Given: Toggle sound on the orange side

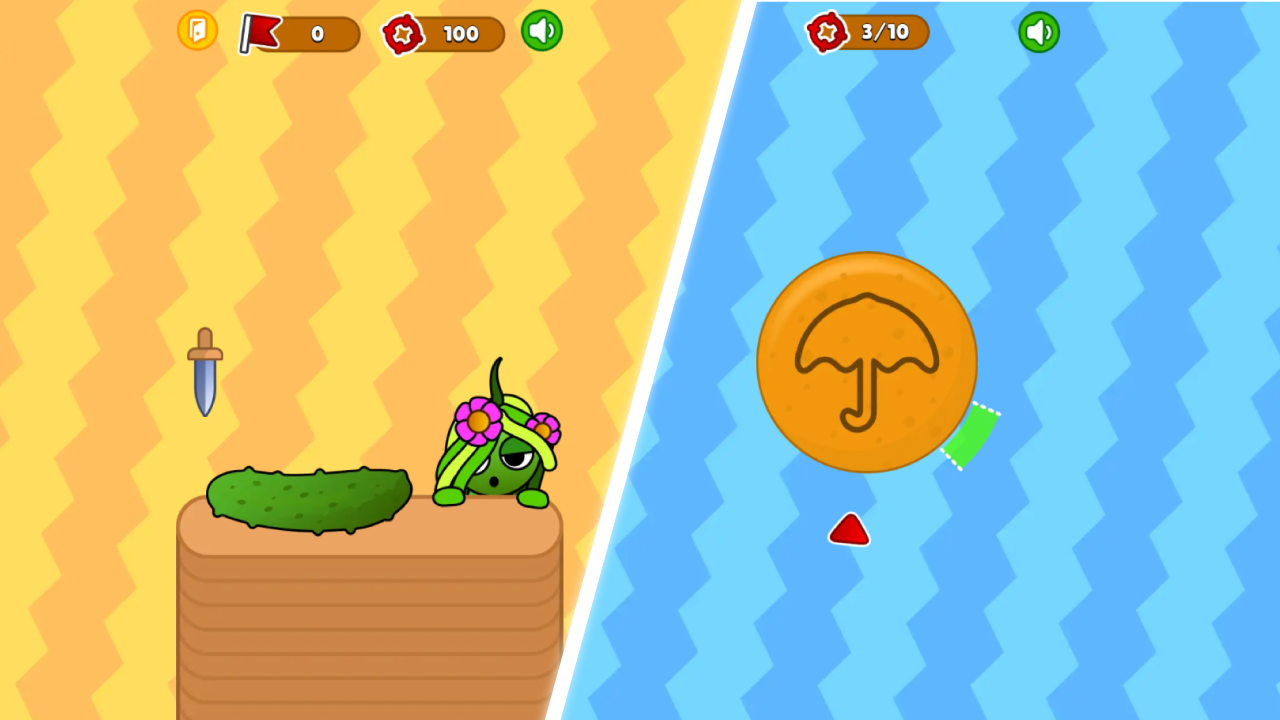Looking at the screenshot, I should pos(541,31).
